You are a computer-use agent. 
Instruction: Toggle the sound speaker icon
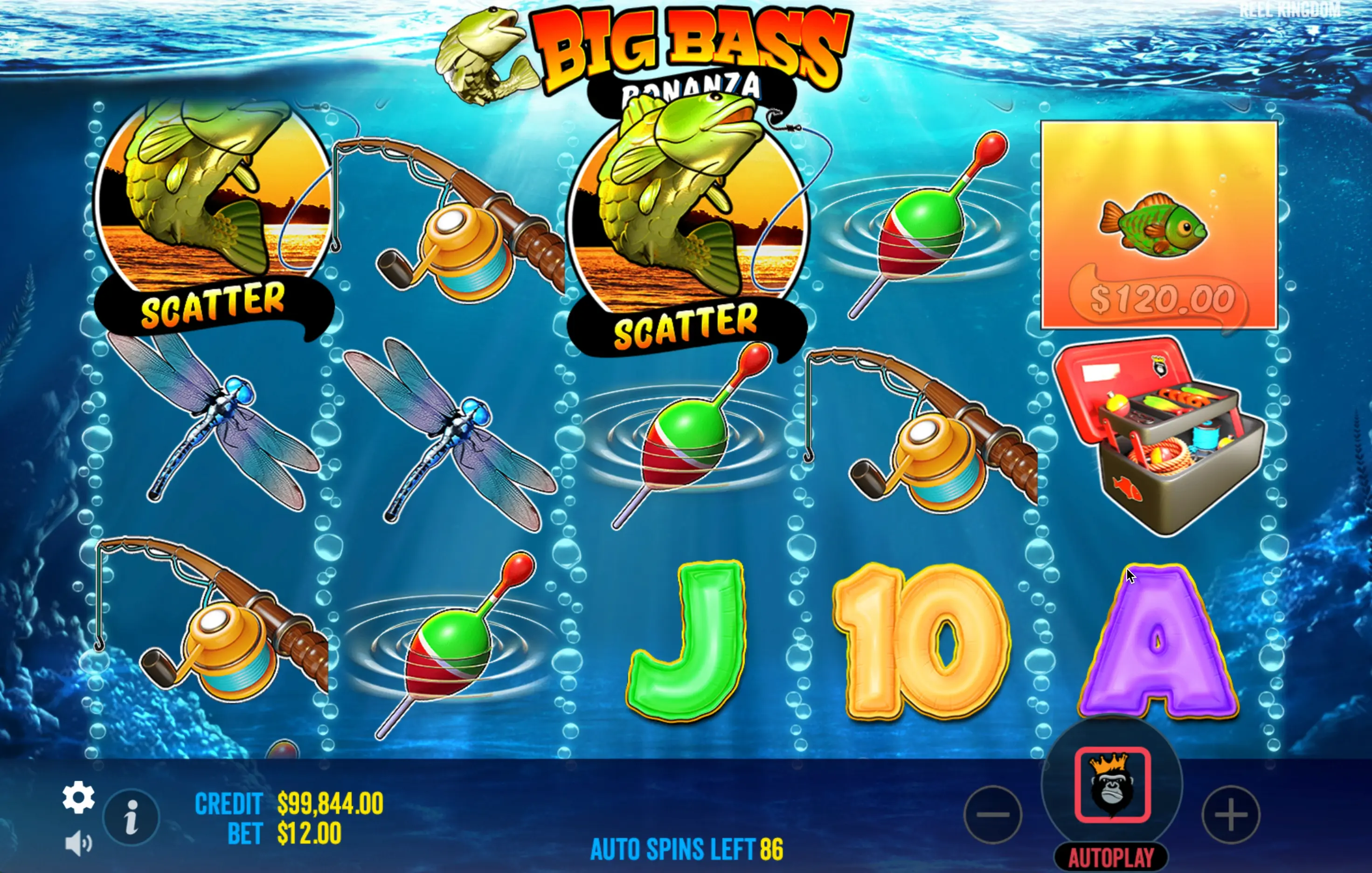pos(78,843)
